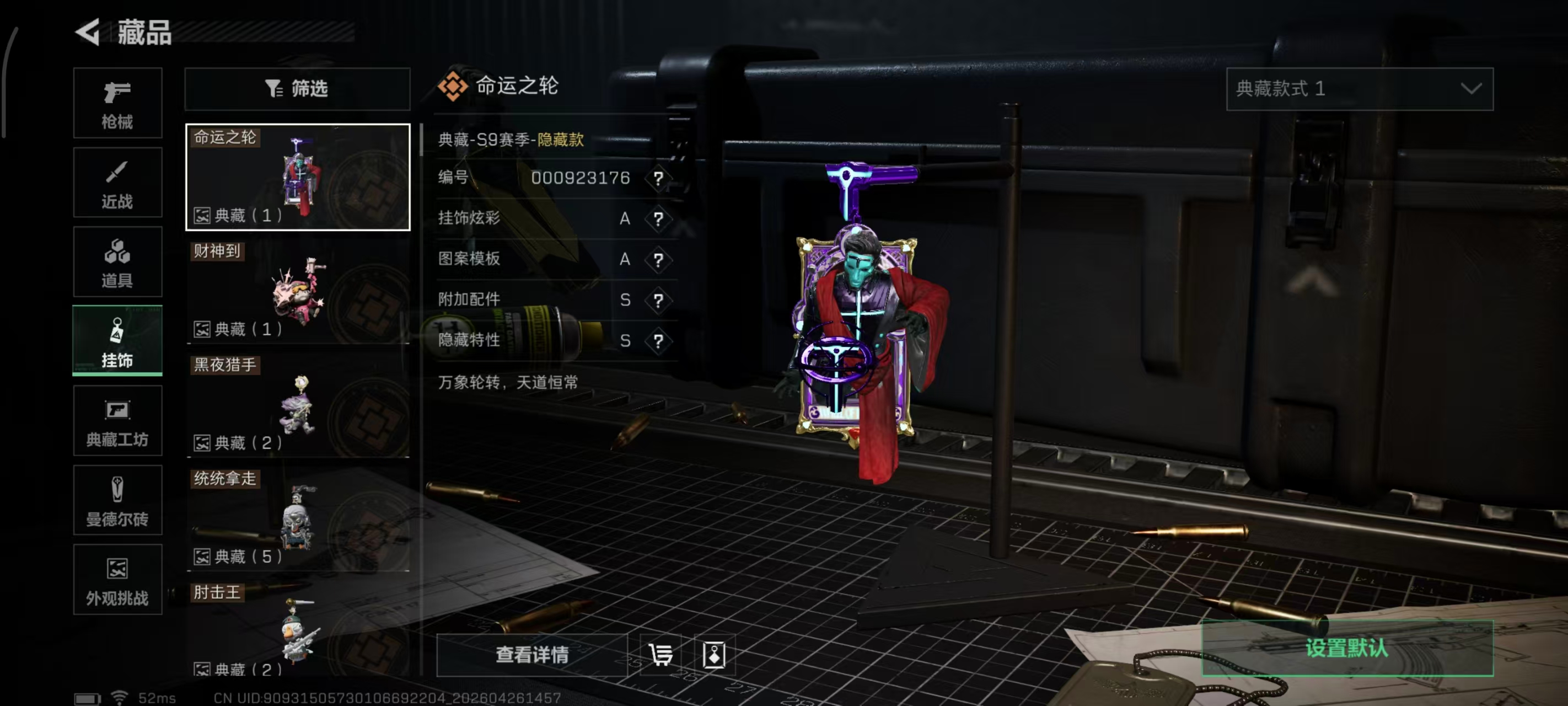The height and width of the screenshot is (706, 1568).
Task: Select the 近战 melee category
Action: tap(117, 183)
